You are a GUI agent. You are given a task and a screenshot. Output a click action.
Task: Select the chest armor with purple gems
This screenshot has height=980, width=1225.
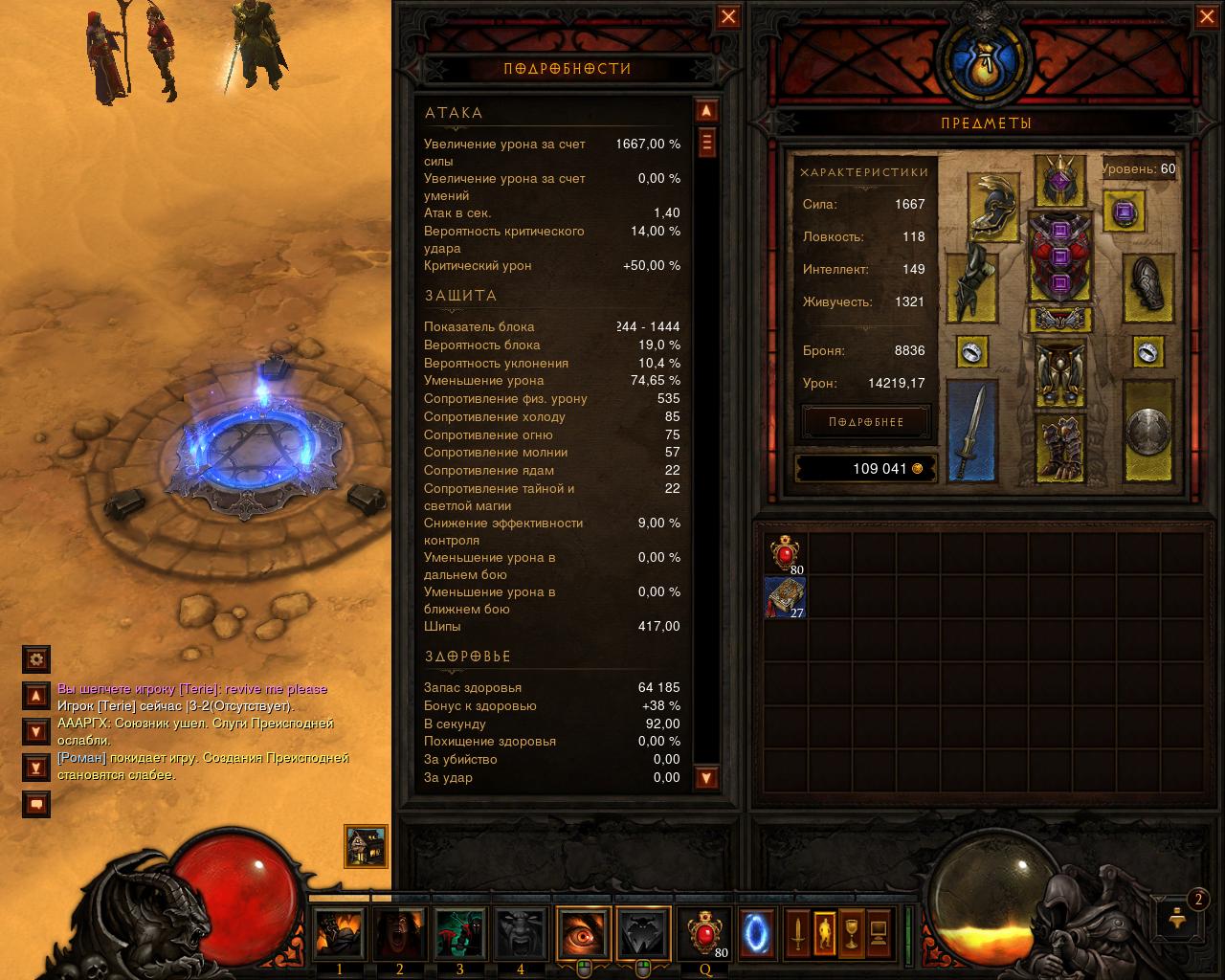1059,258
